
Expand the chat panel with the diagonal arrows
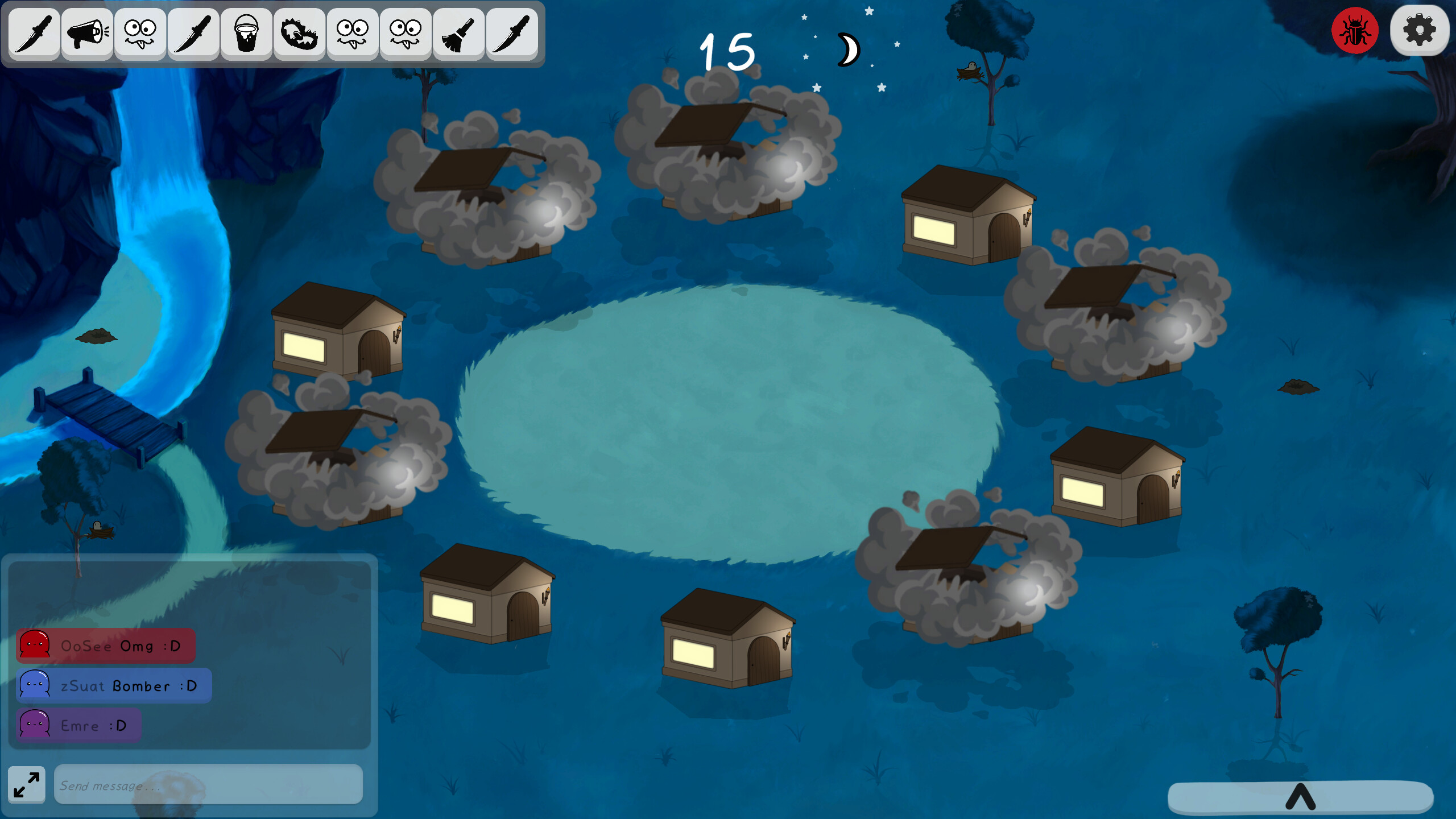[26, 785]
